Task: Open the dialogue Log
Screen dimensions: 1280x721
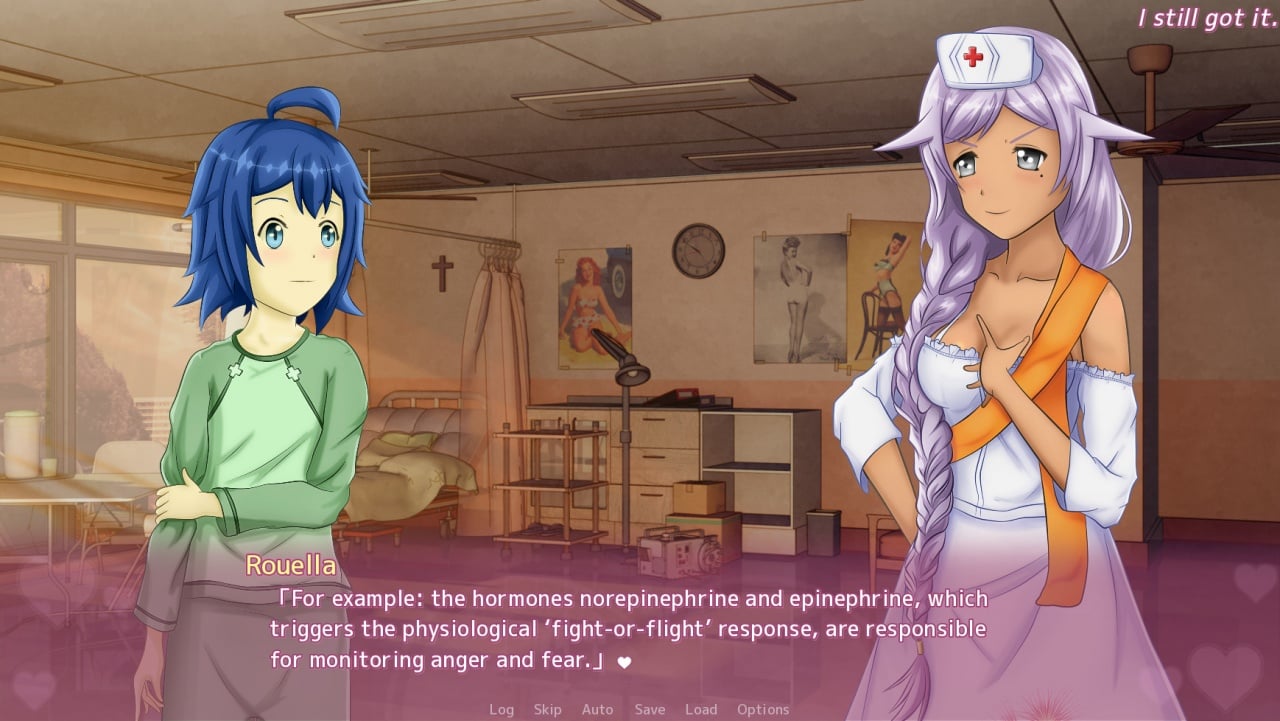Action: (x=501, y=709)
